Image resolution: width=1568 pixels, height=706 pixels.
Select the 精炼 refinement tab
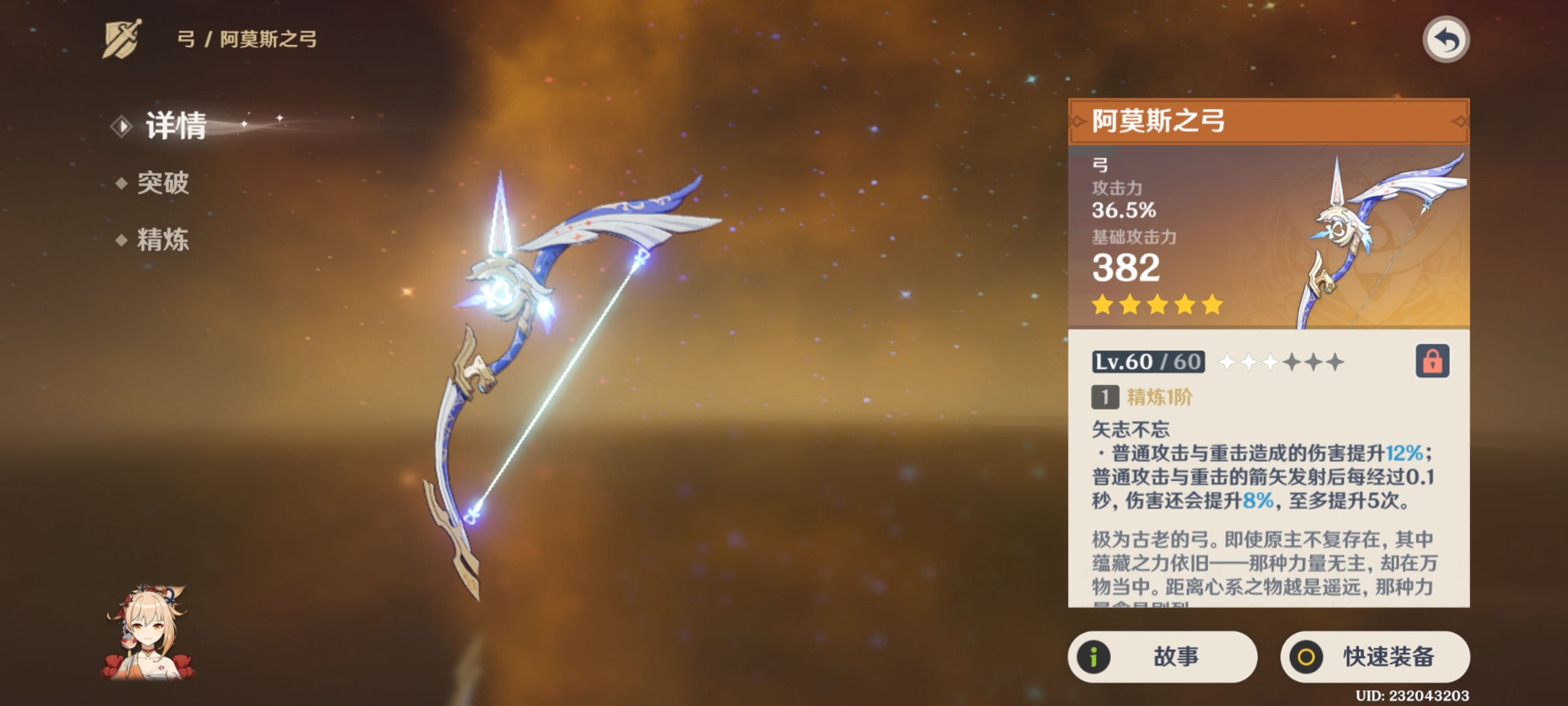click(x=162, y=240)
